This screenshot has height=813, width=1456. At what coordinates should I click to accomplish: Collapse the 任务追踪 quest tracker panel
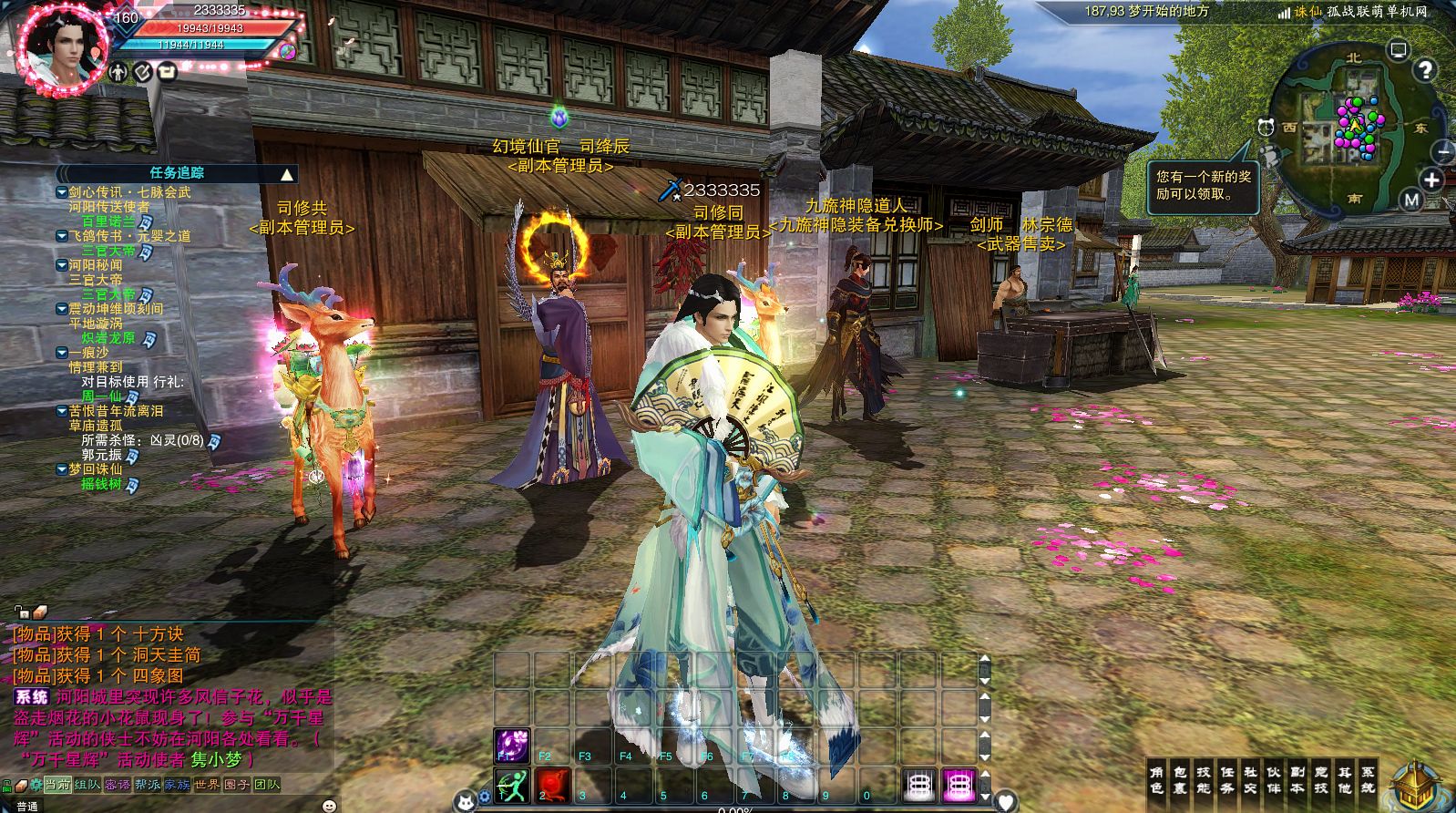tap(287, 174)
